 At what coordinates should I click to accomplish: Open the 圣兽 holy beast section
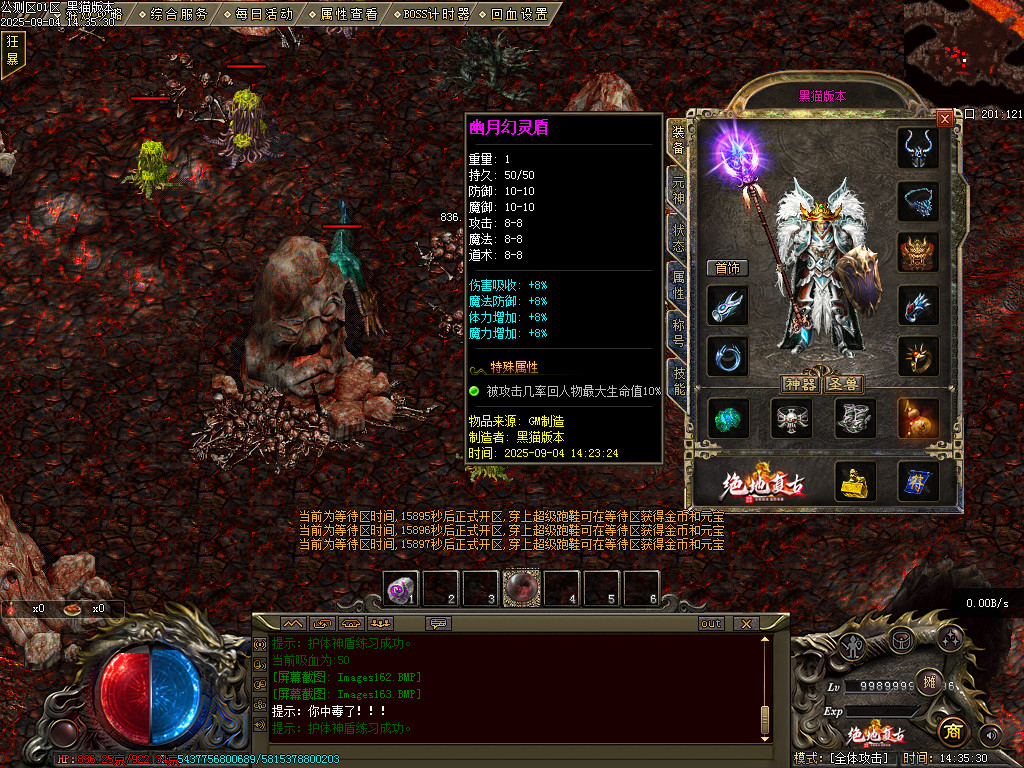tap(843, 384)
